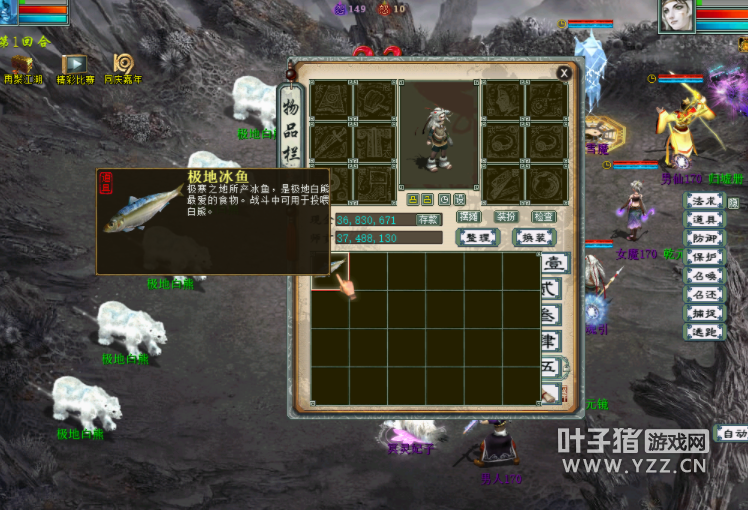This screenshot has height=510, width=748.
Task: Open the 再聚江湖 treasure chest icon
Action: (x=20, y=66)
